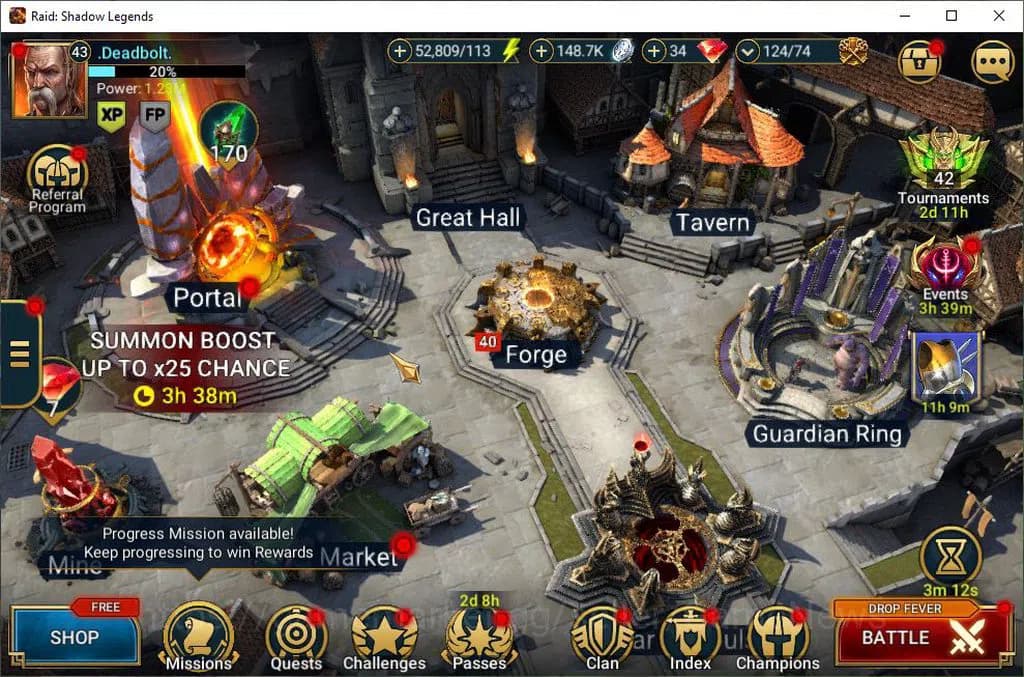Open the Index collection

tap(690, 636)
